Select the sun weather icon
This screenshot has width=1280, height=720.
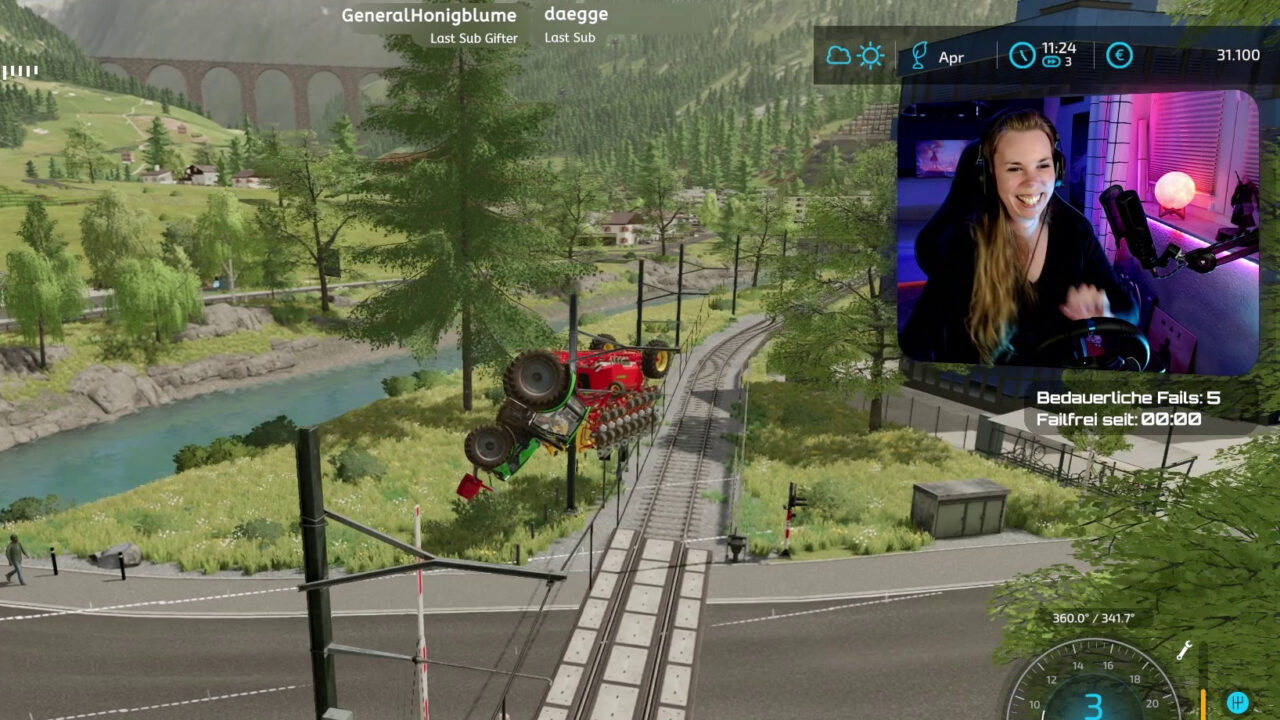[x=869, y=56]
